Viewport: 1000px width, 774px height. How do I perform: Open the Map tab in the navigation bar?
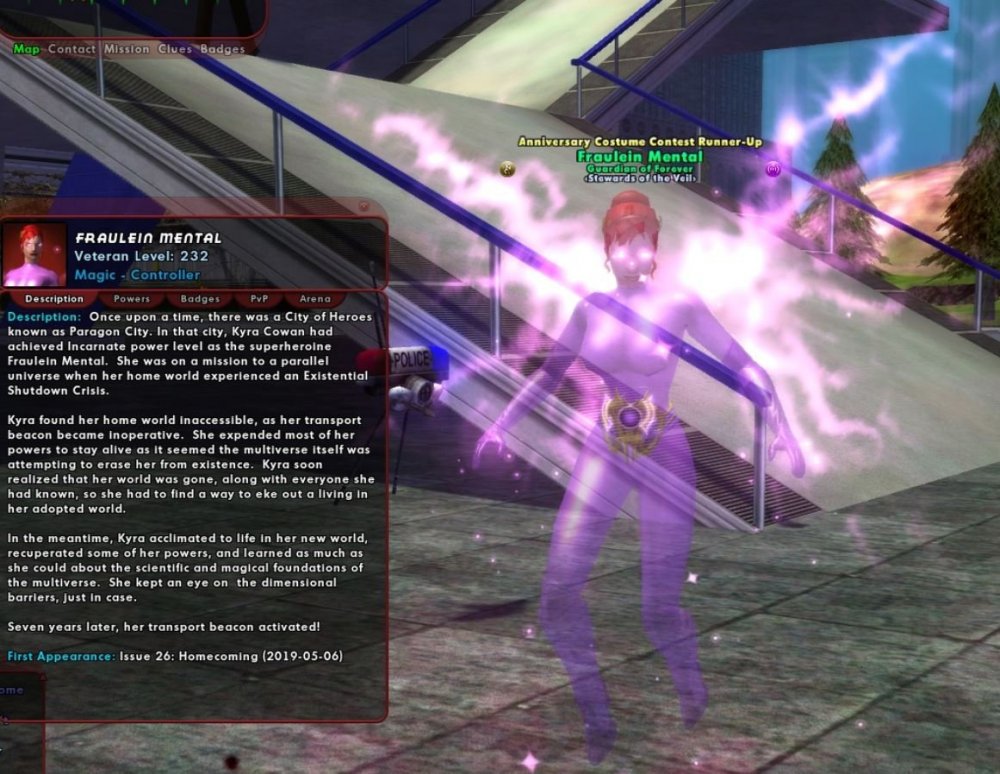click(26, 49)
